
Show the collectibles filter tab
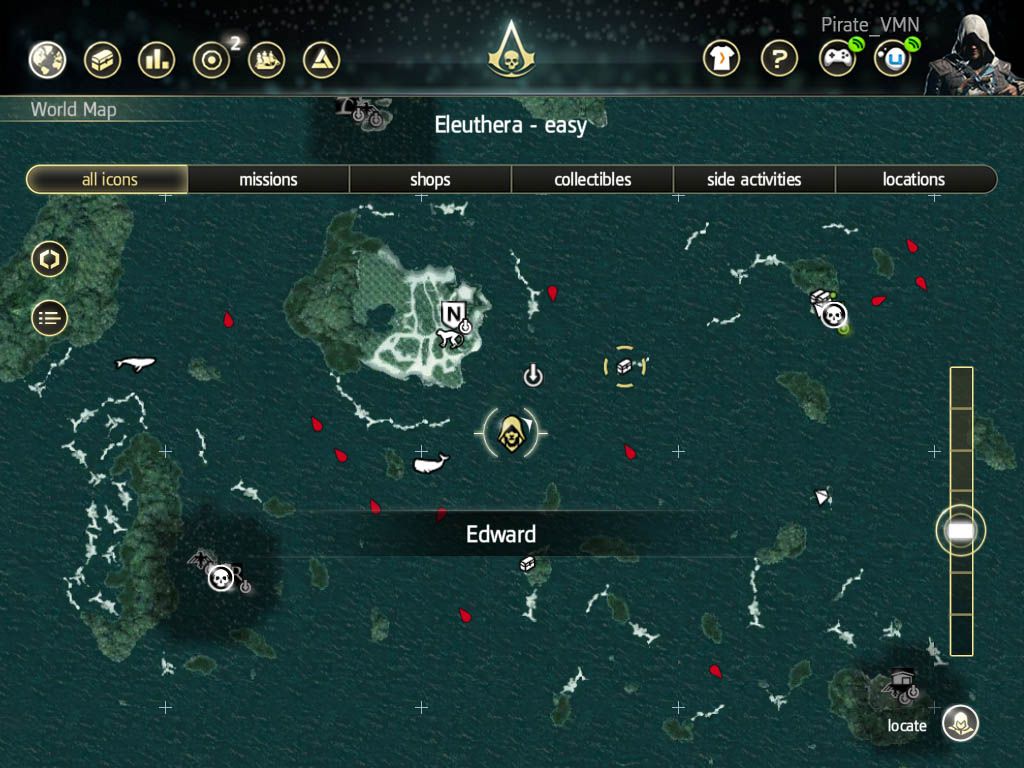593,180
